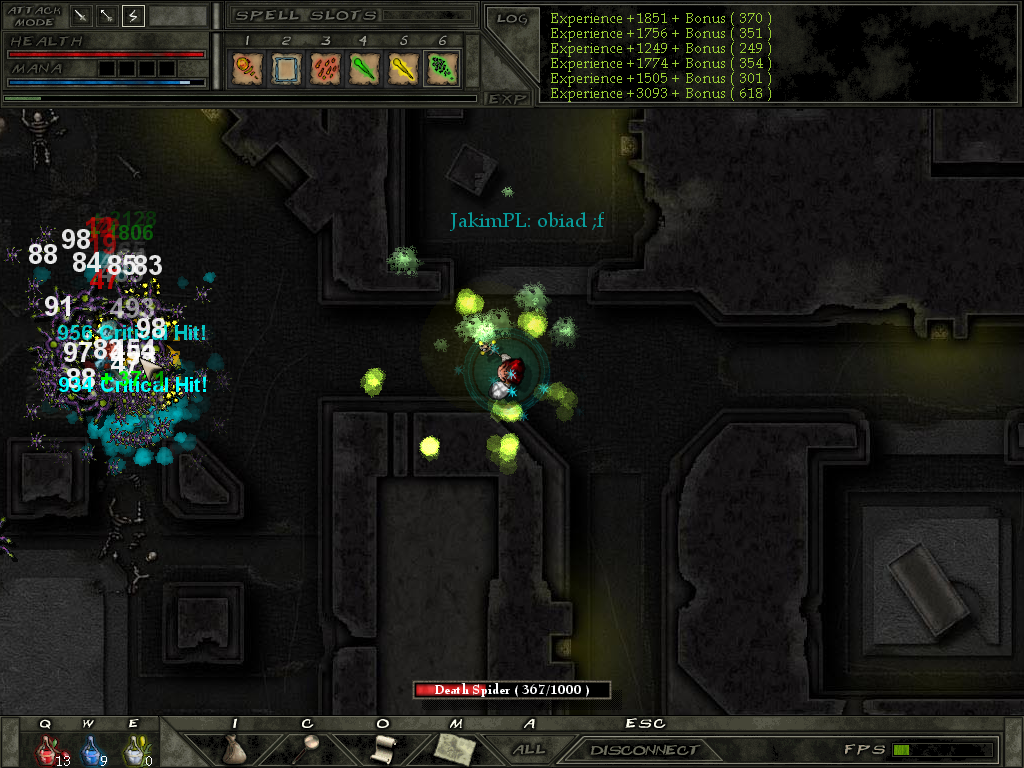
Task: Toggle the ALL button
Action: (528, 749)
